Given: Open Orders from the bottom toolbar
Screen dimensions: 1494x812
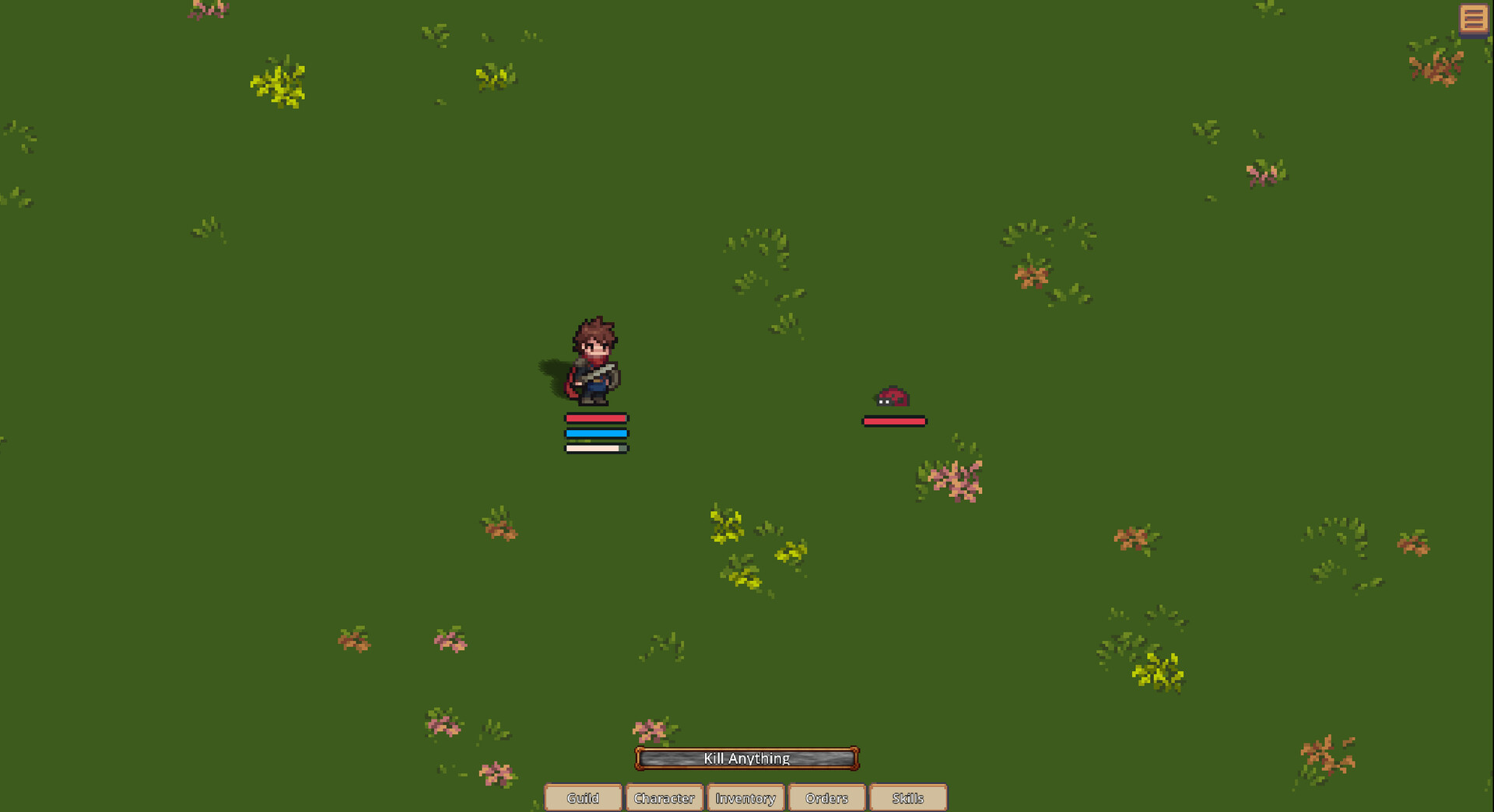Looking at the screenshot, I should point(826,798).
